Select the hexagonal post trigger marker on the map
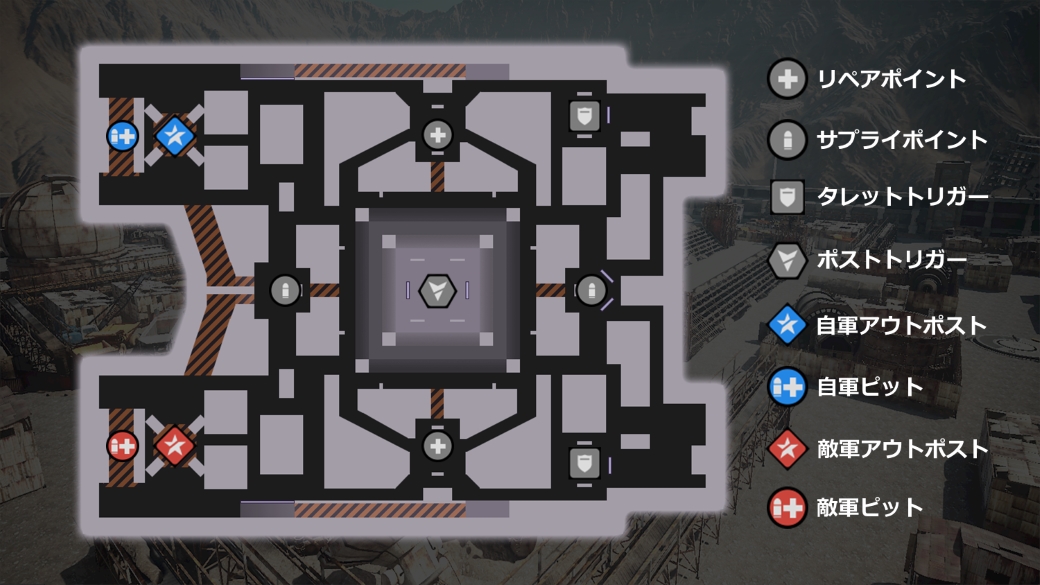The width and height of the screenshot is (1040, 585). pyautogui.click(x=437, y=291)
